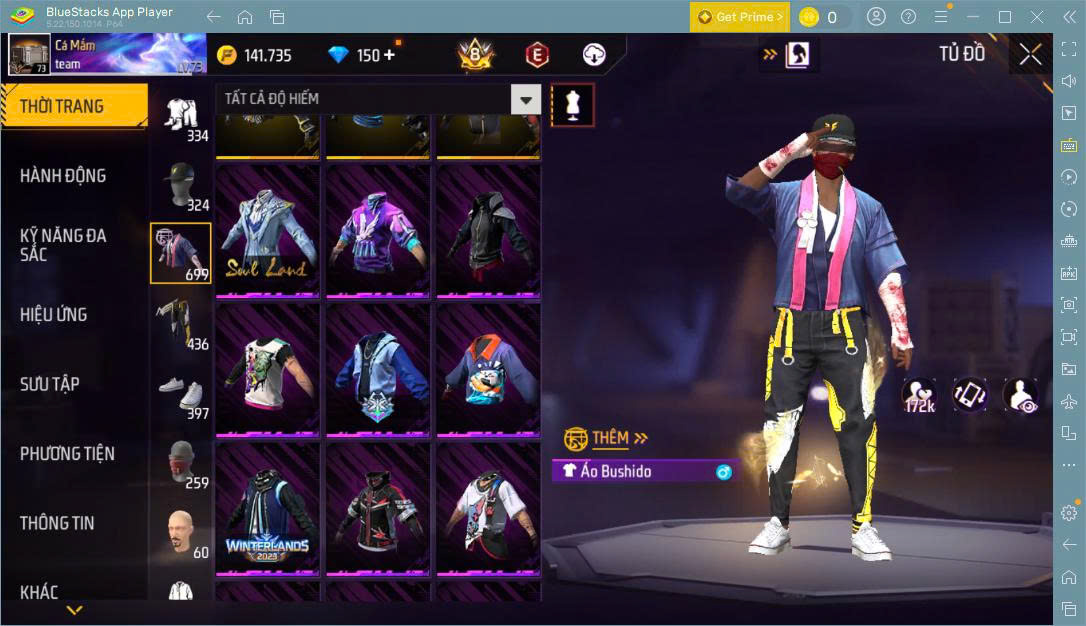Close the wardrobe with the X button
Image resolution: width=1086 pixels, height=626 pixels.
1030,55
